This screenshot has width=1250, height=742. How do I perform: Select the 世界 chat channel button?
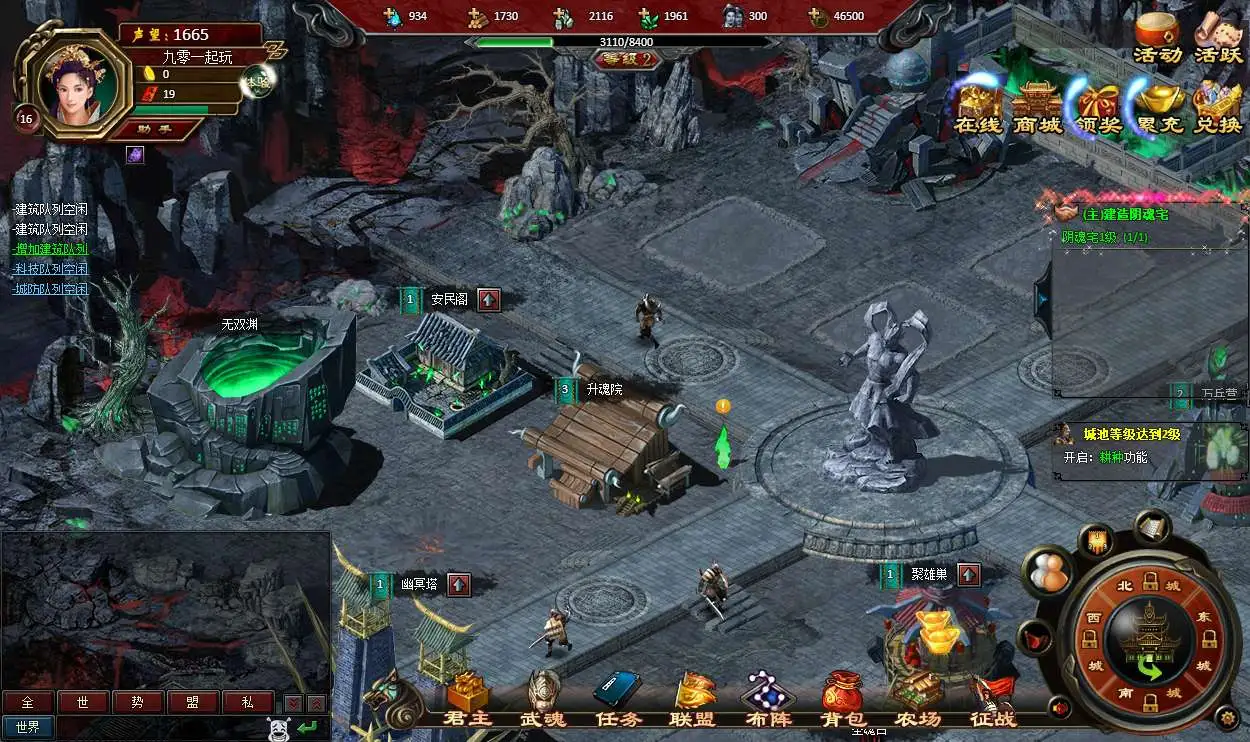point(28,727)
